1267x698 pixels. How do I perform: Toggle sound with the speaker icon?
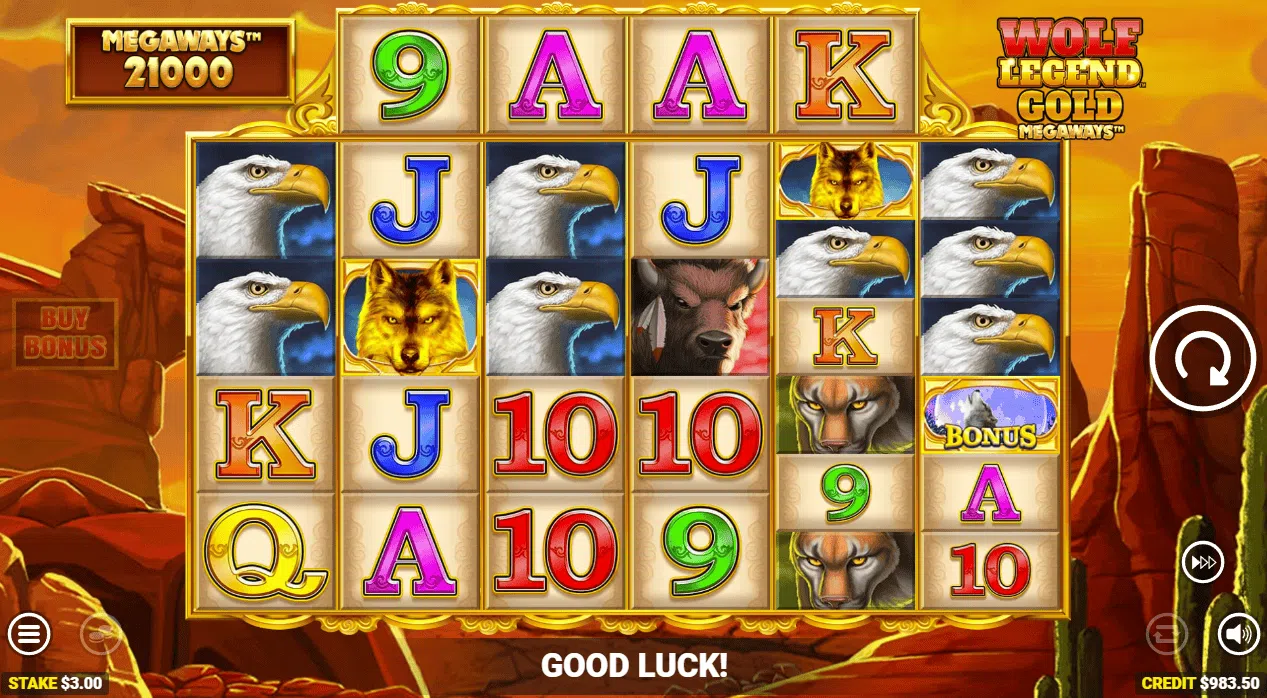[1238, 634]
